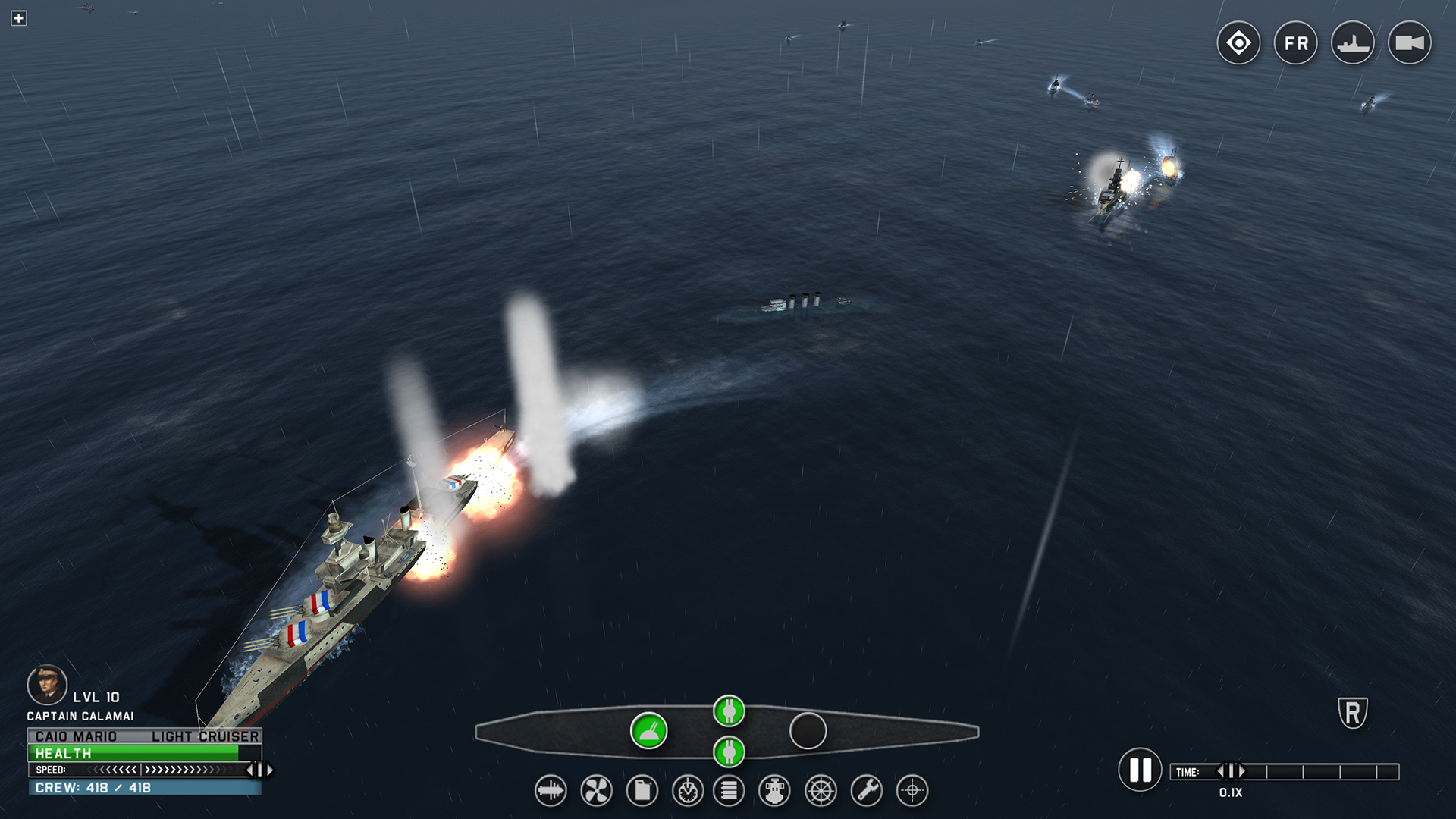Click the dark circle on ship diagram
Image resolution: width=1456 pixels, height=819 pixels.
click(808, 730)
